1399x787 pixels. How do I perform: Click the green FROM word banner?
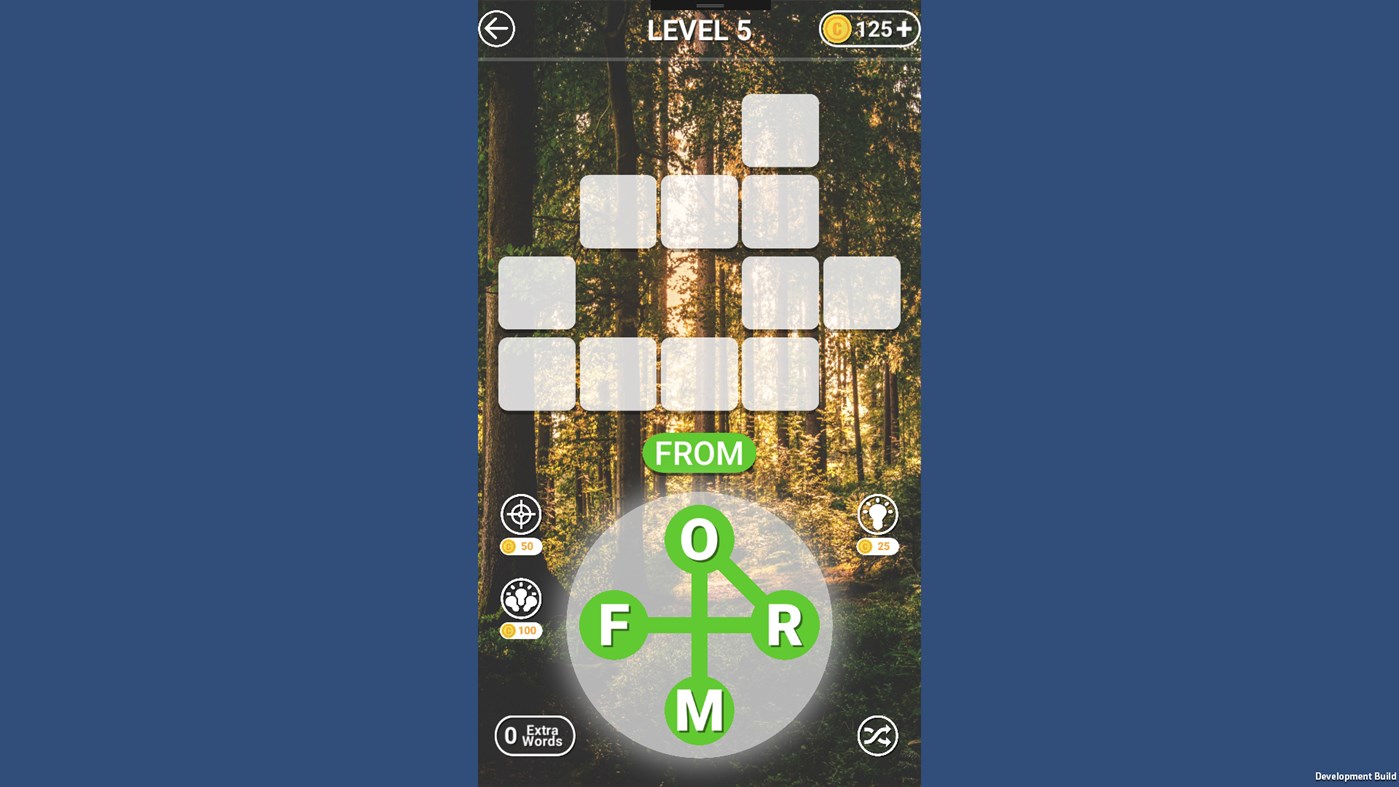(x=699, y=453)
